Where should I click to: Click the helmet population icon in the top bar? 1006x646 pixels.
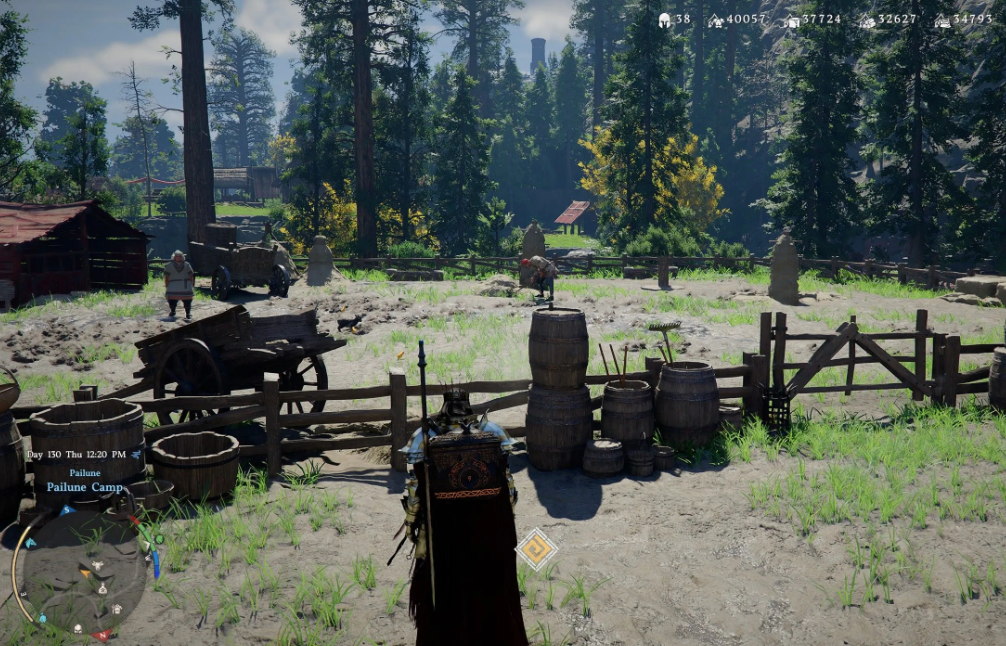point(665,19)
